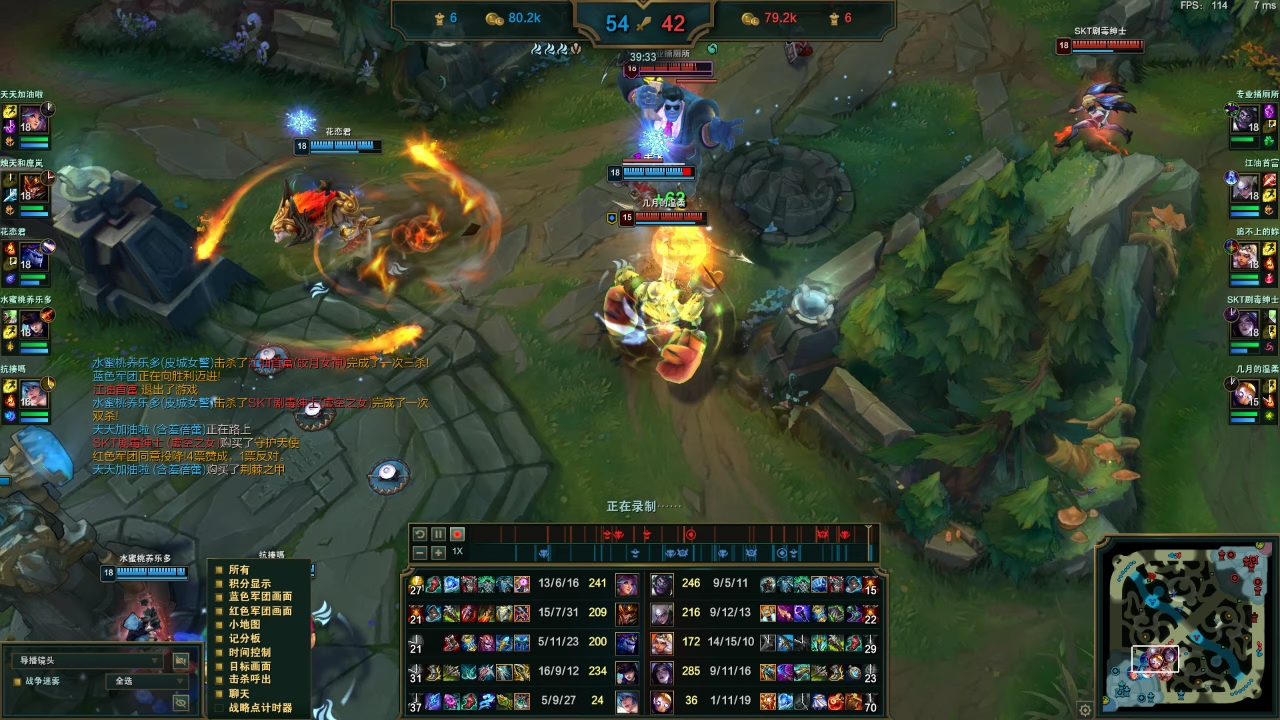
Task: Toggle the 战争迷雾 fog of war checkbox
Action: [x=17, y=681]
